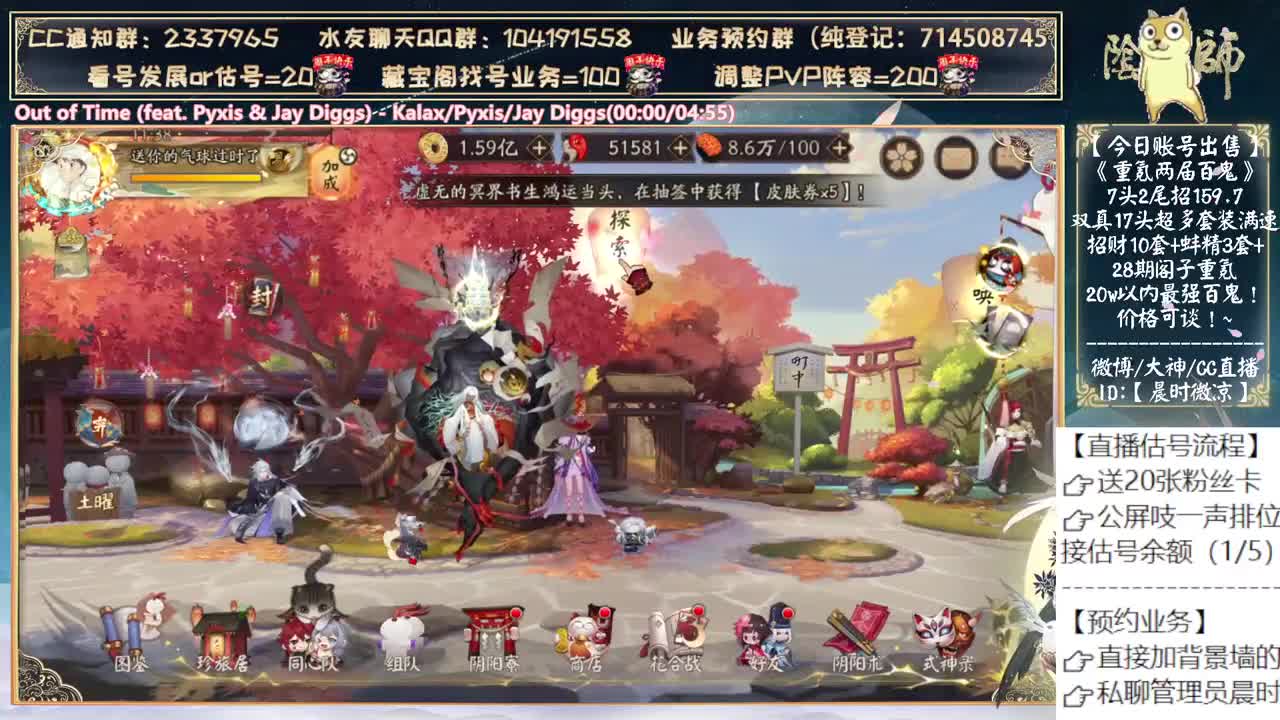The height and width of the screenshot is (720, 1280).
Task: Add gold via the plus next to 1.59亿
Action: pos(538,150)
